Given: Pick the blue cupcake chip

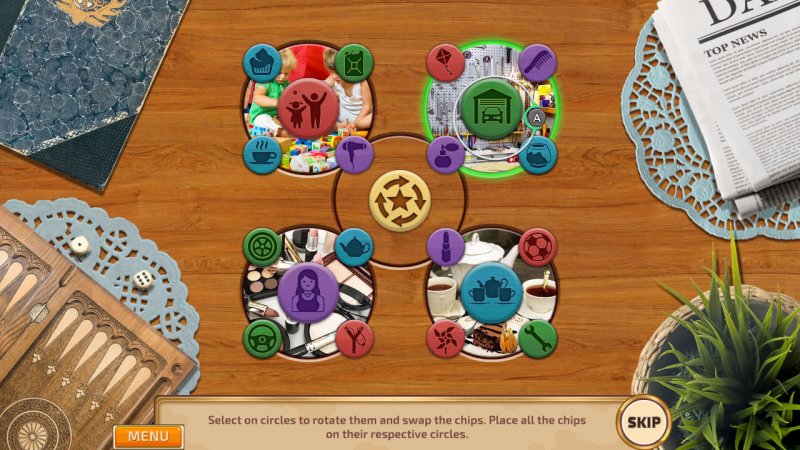Looking at the screenshot, I should tap(262, 62).
